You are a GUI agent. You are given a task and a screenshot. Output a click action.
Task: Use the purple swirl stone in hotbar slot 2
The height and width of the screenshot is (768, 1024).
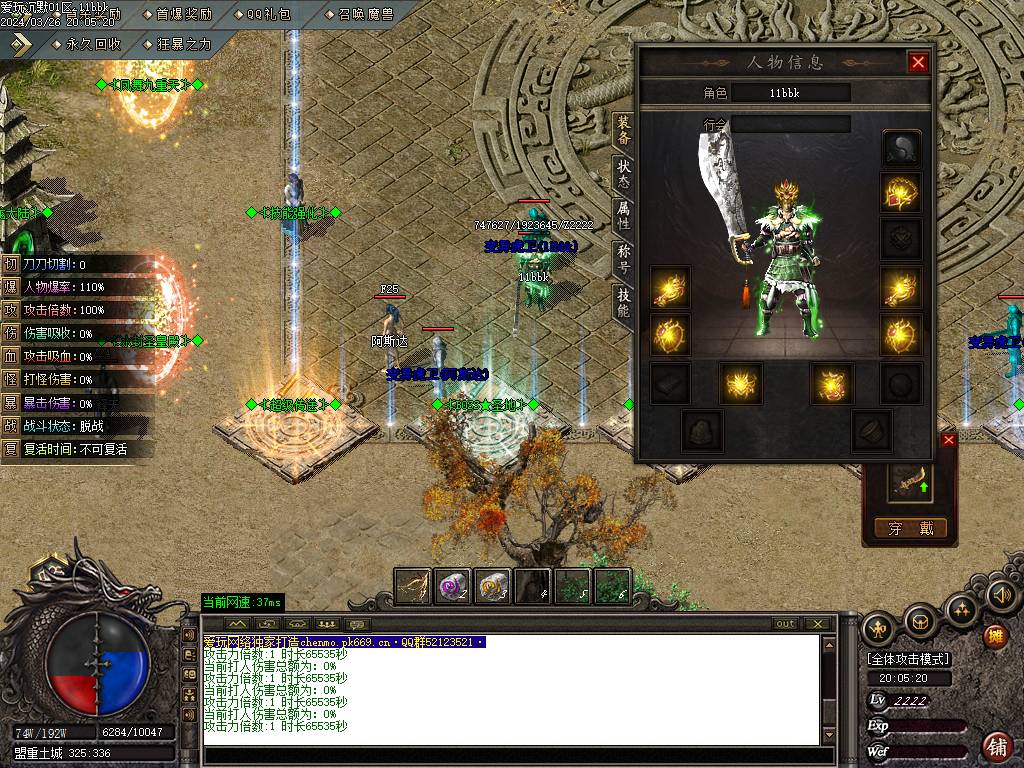(x=453, y=586)
